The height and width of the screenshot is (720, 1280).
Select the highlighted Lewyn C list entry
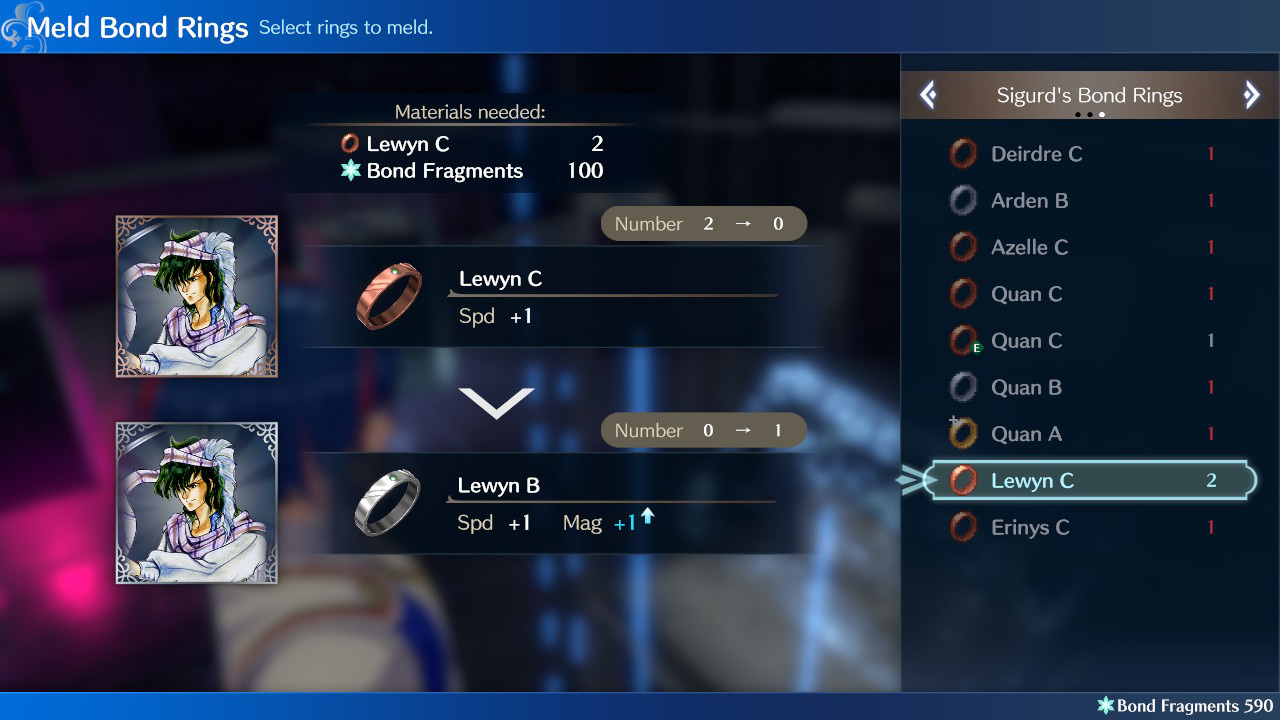(1090, 480)
